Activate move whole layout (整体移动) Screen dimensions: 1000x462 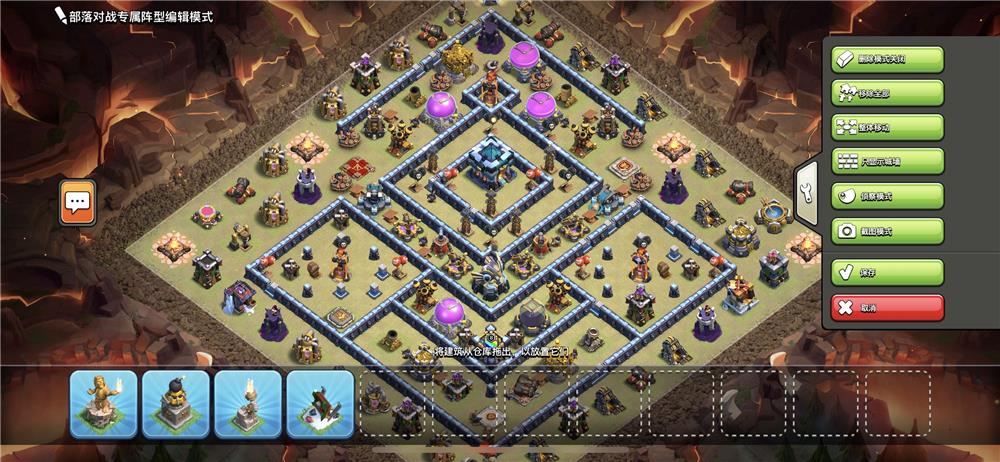click(886, 128)
